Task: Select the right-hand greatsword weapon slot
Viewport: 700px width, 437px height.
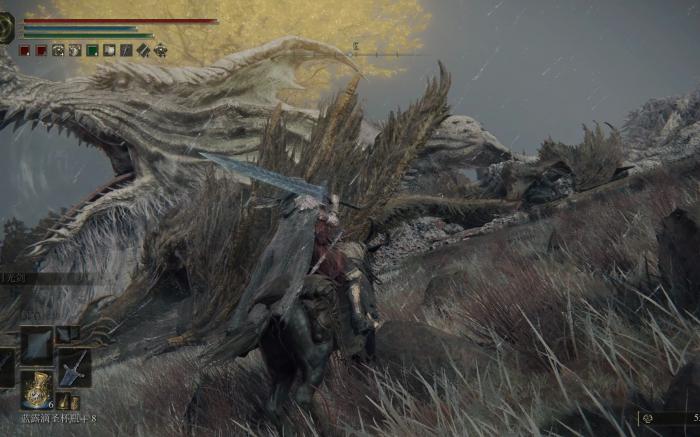Action: click(74, 368)
